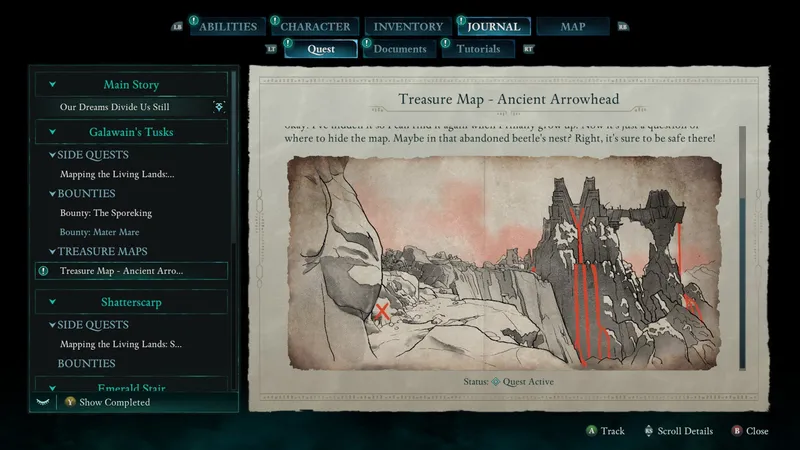The height and width of the screenshot is (450, 800).
Task: Select Bounty: The Sporeking
Action: tap(106, 213)
